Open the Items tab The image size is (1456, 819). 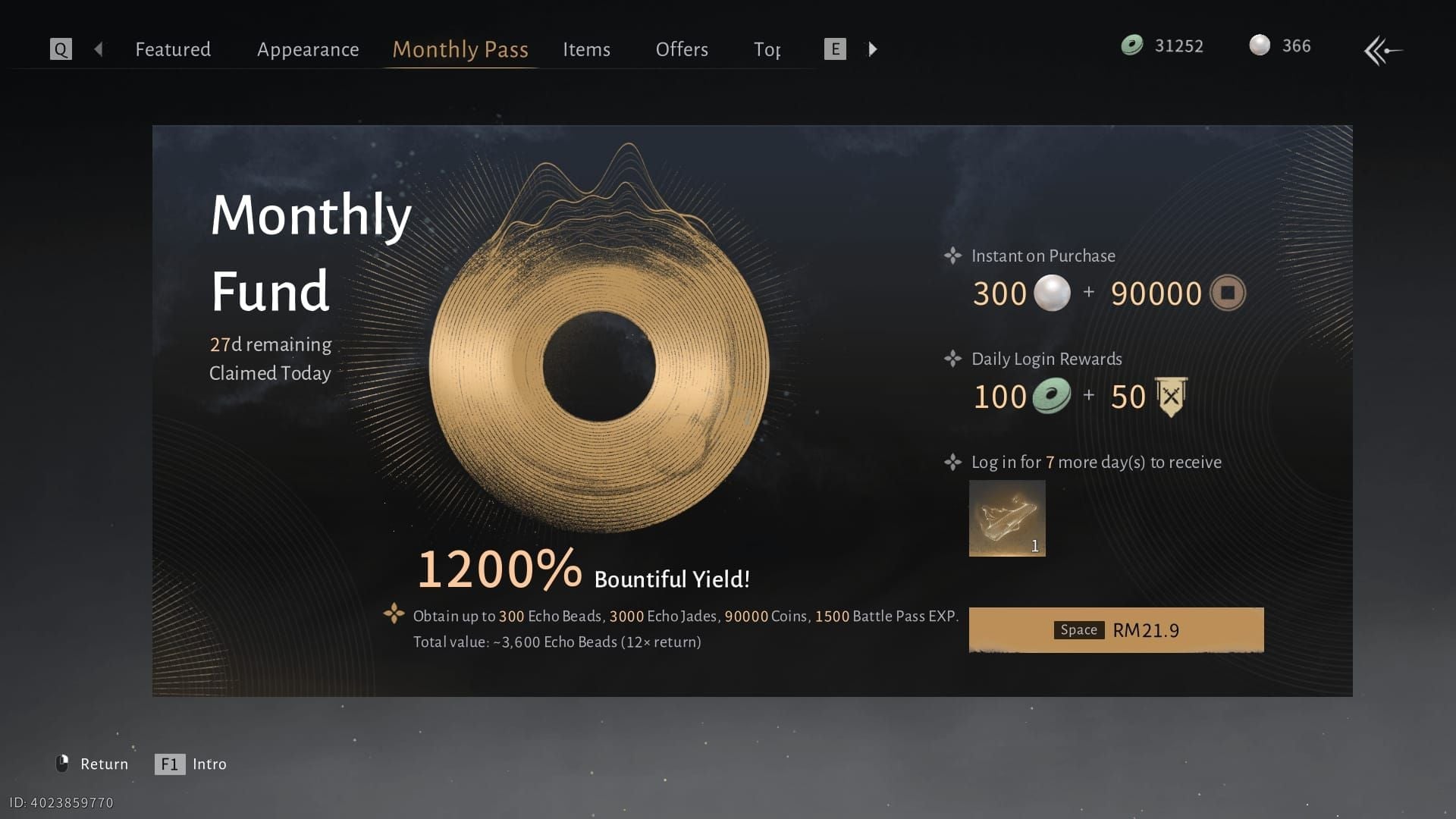point(586,49)
